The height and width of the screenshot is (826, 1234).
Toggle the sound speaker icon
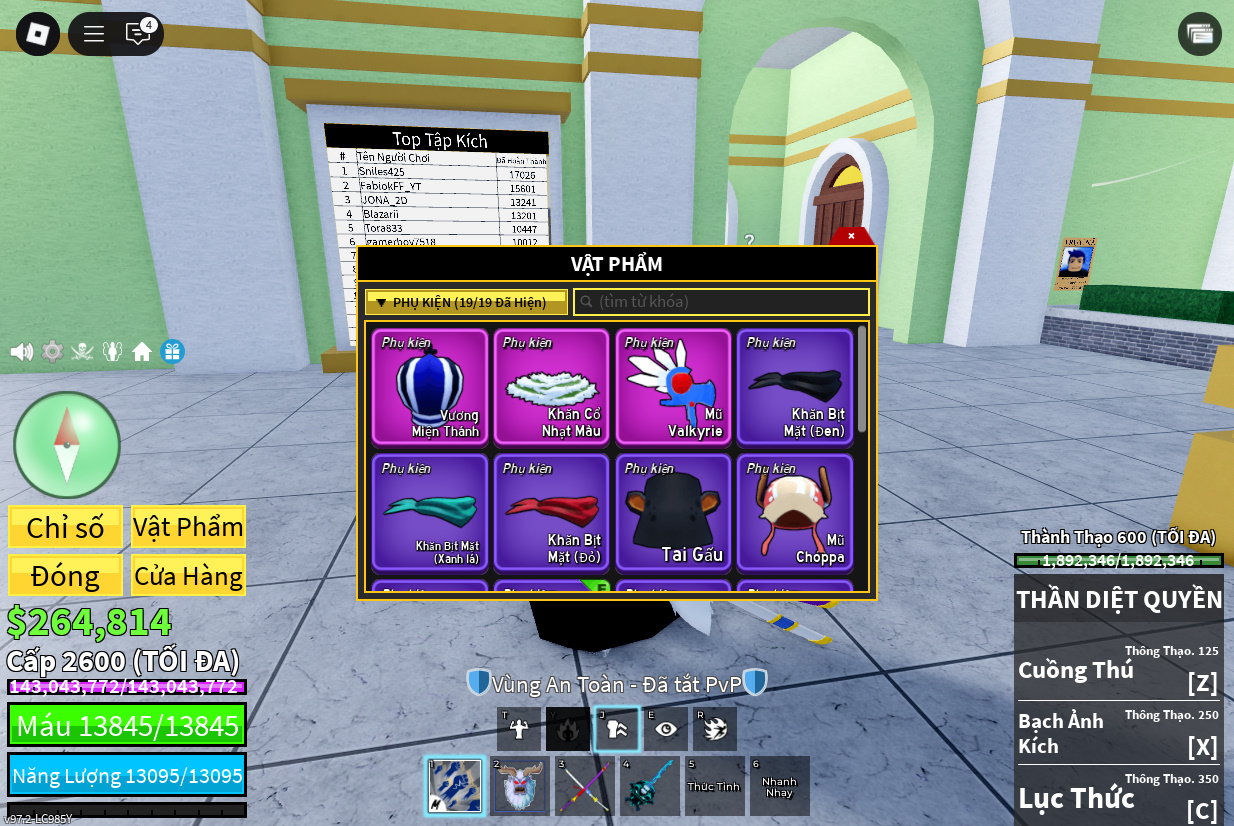click(x=21, y=352)
